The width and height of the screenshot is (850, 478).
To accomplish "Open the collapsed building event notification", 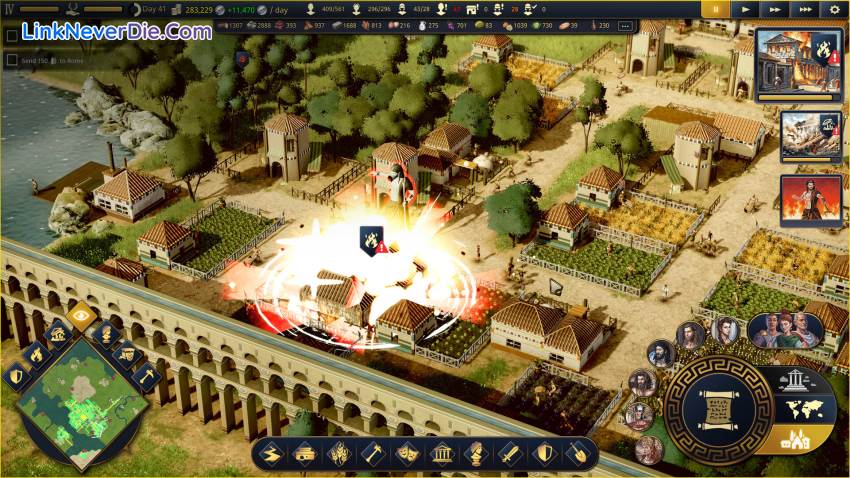I will point(810,136).
